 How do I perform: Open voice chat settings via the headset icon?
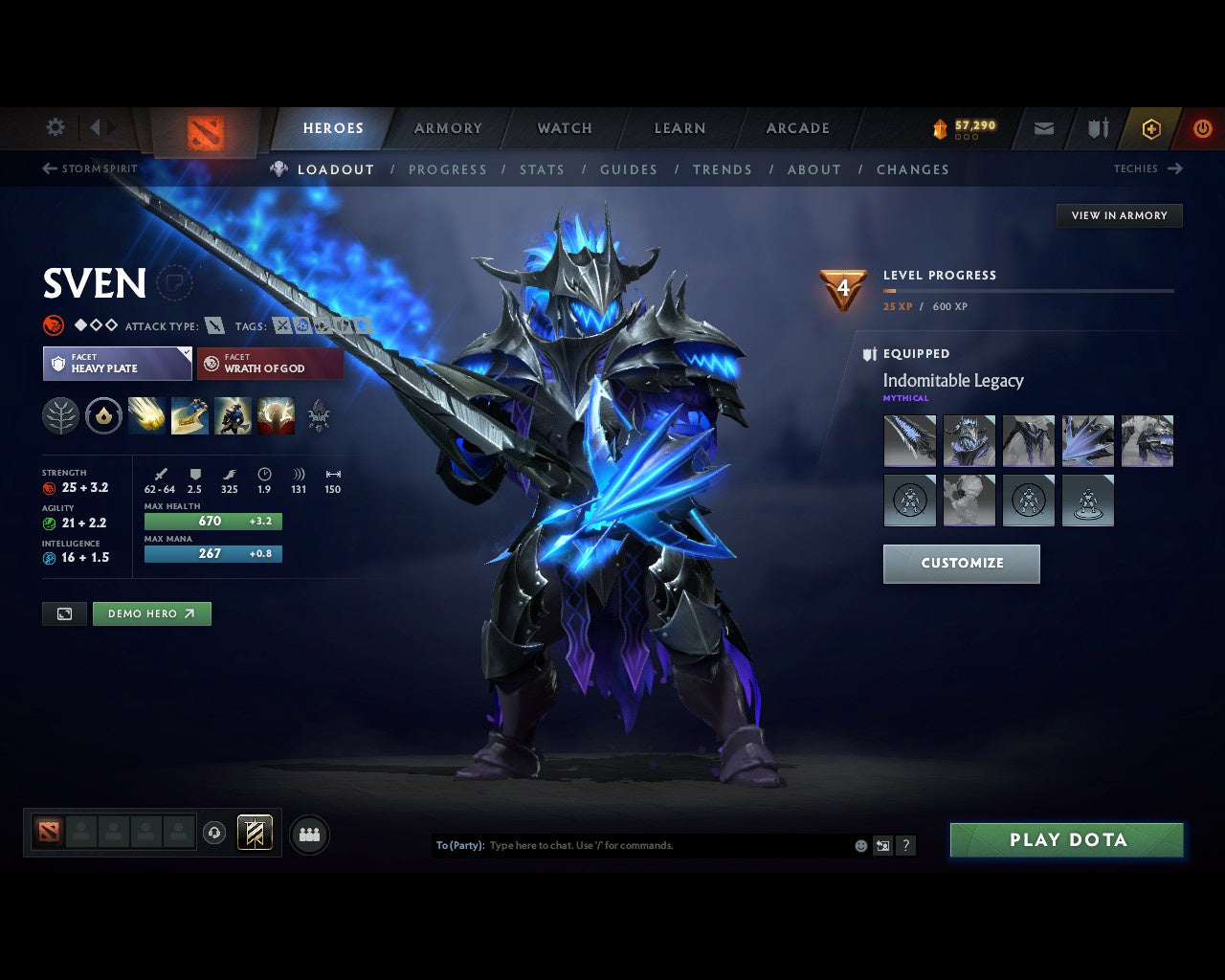[213, 833]
